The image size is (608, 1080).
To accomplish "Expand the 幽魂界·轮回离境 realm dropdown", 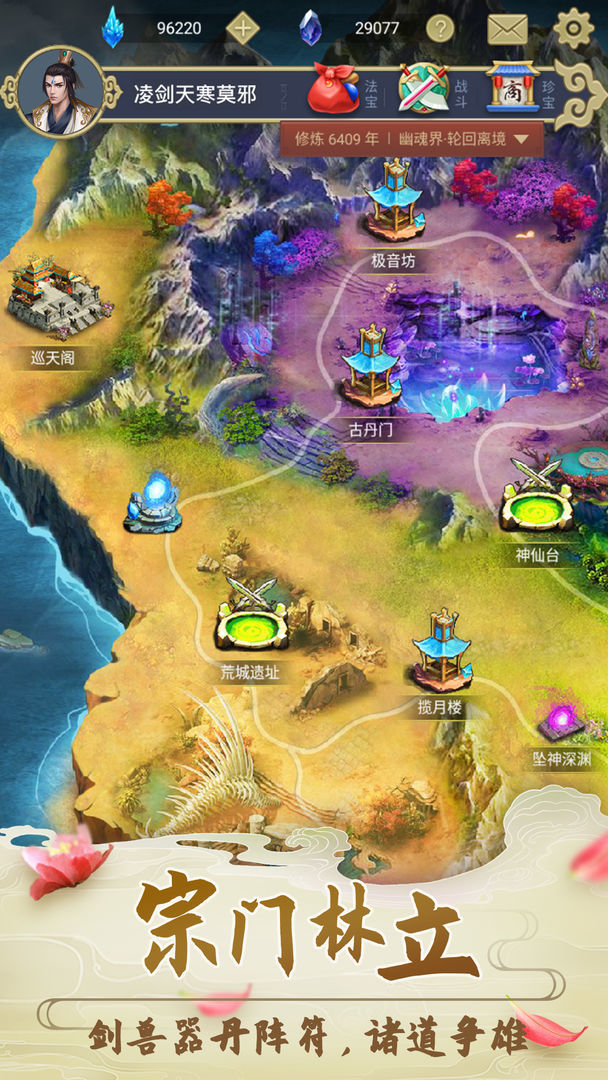I will (x=520, y=140).
